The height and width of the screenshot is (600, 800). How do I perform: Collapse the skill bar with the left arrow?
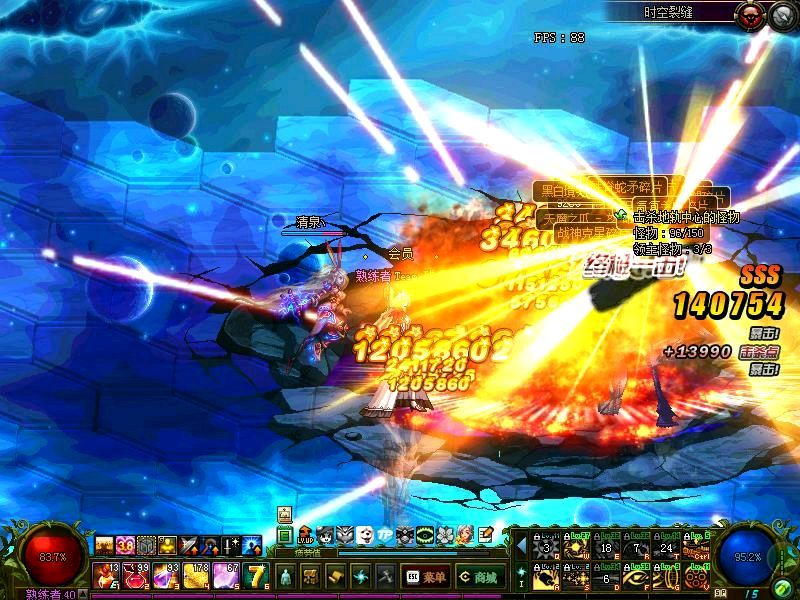coord(520,546)
